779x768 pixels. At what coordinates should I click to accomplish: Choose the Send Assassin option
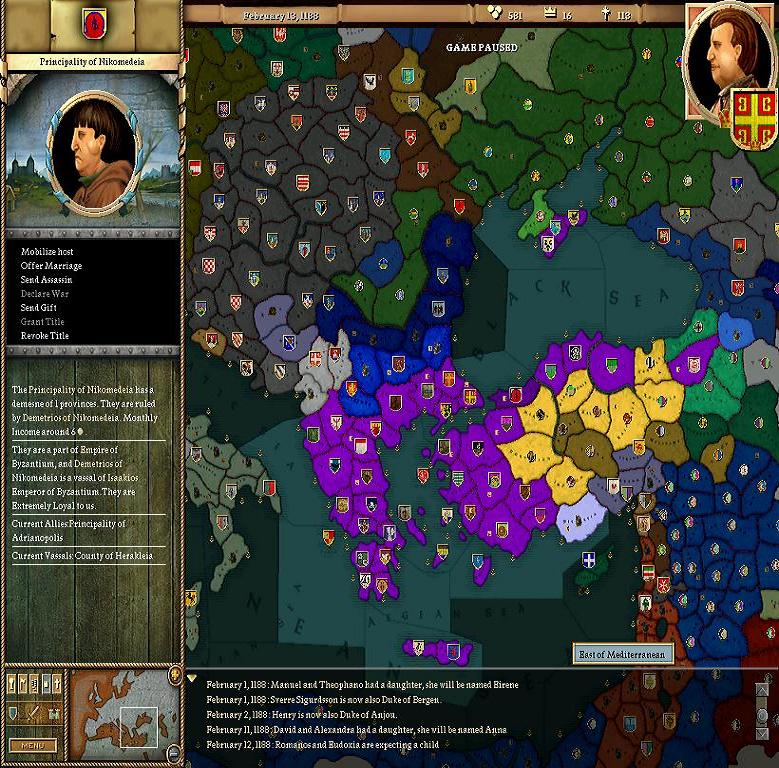pos(47,279)
